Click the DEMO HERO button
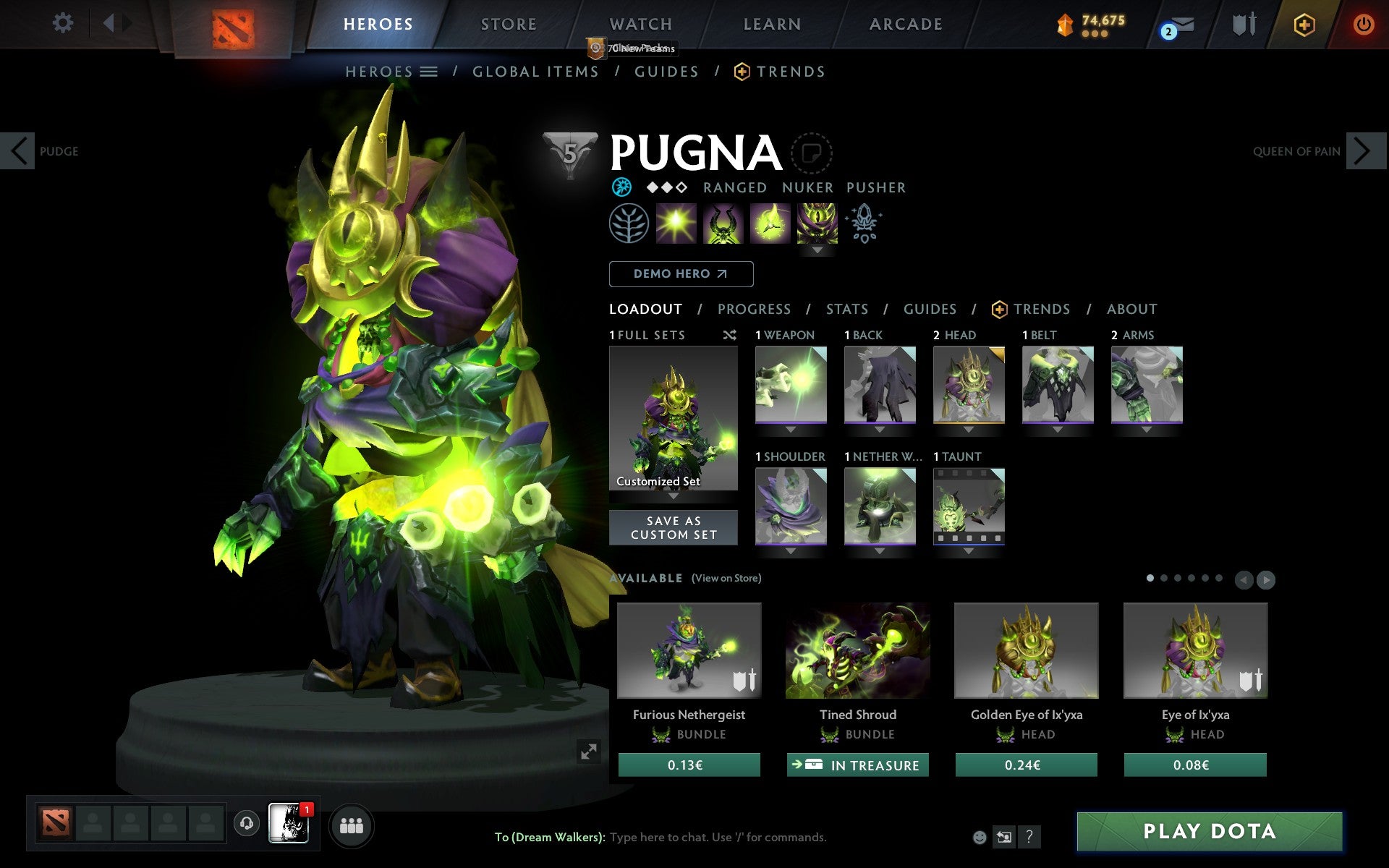 pos(681,274)
